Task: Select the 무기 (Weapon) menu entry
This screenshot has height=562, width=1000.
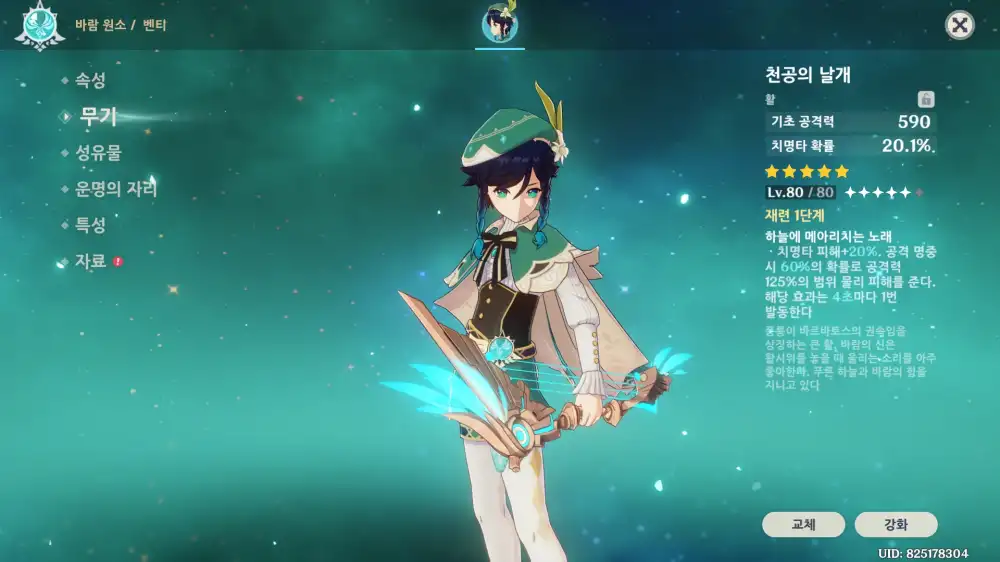Action: click(98, 117)
